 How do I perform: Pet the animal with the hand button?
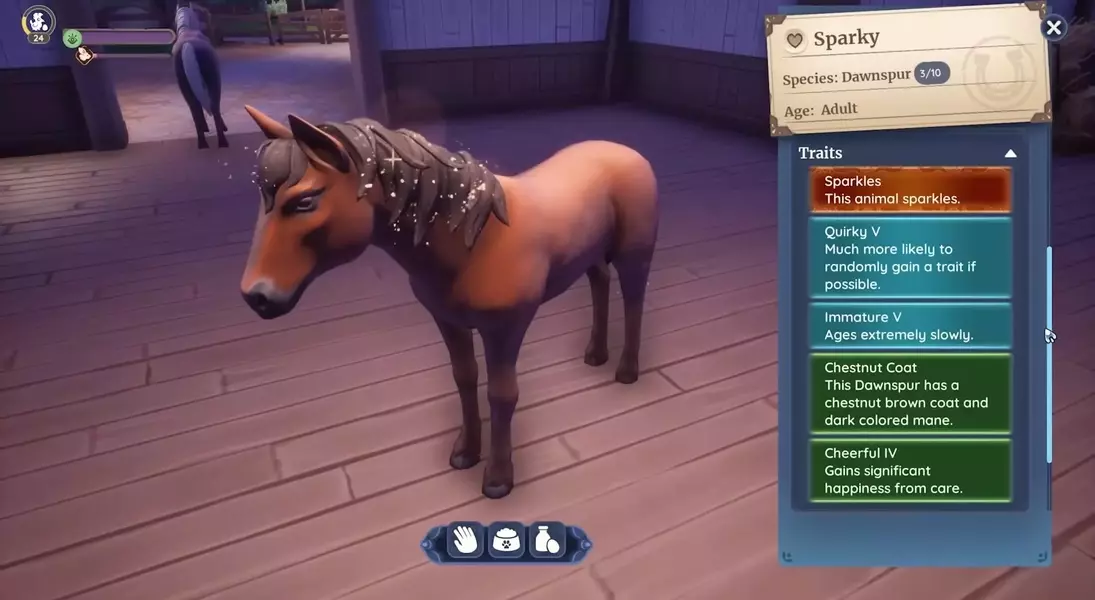(465, 541)
